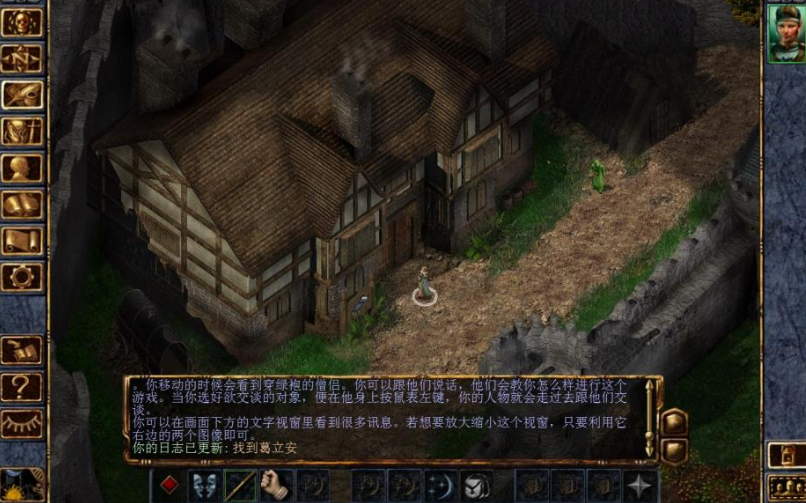The width and height of the screenshot is (806, 503).
Task: Open the inventory screen
Action: coord(22,131)
